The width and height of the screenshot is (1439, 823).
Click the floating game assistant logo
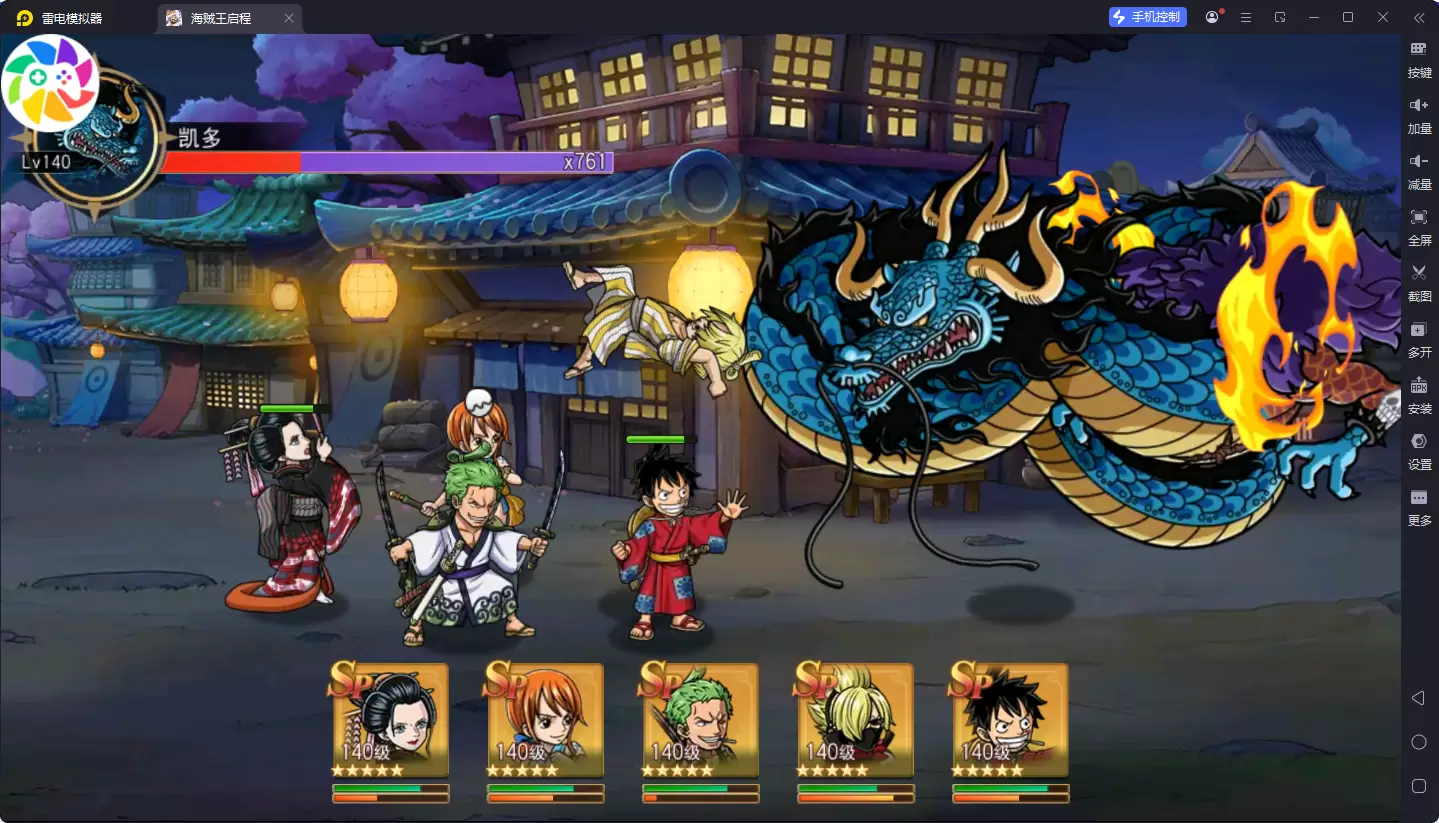pyautogui.click(x=50, y=82)
